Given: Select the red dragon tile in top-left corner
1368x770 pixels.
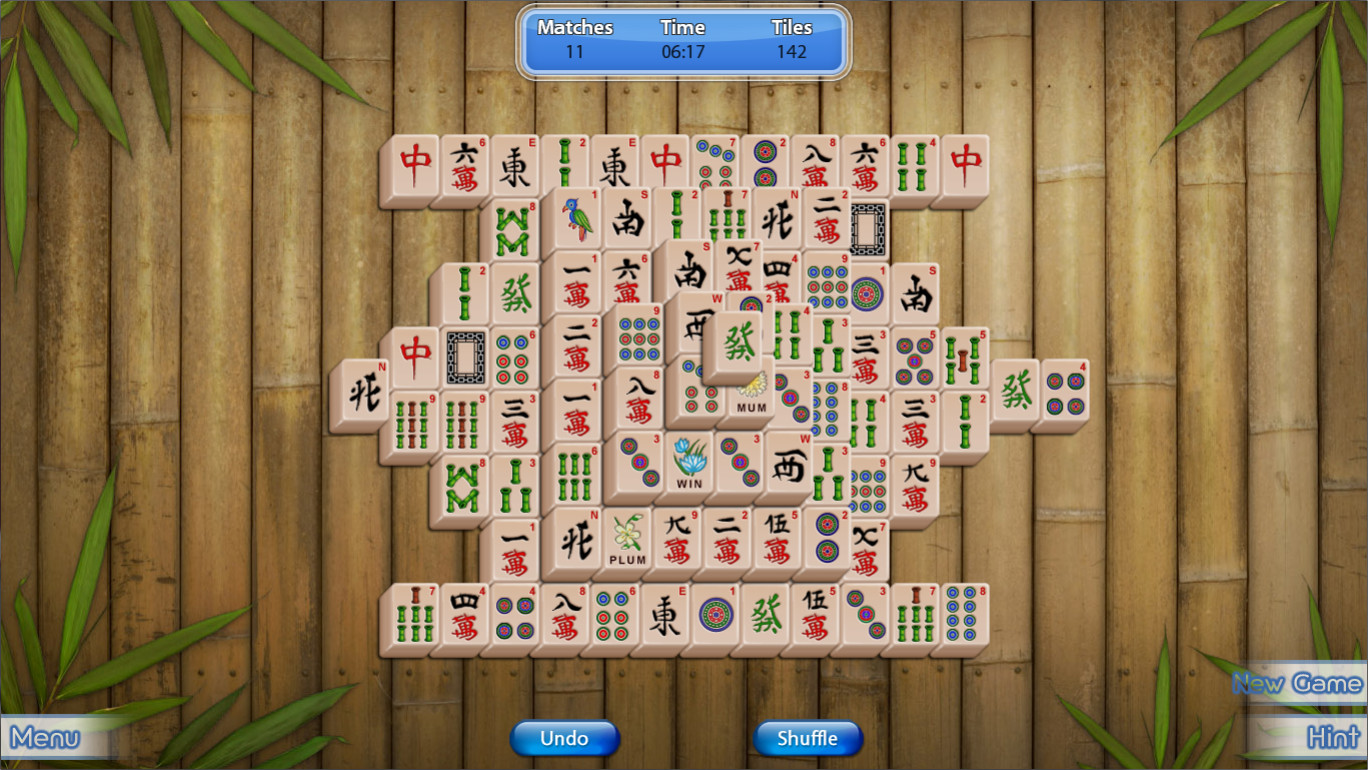Looking at the screenshot, I should [x=416, y=160].
